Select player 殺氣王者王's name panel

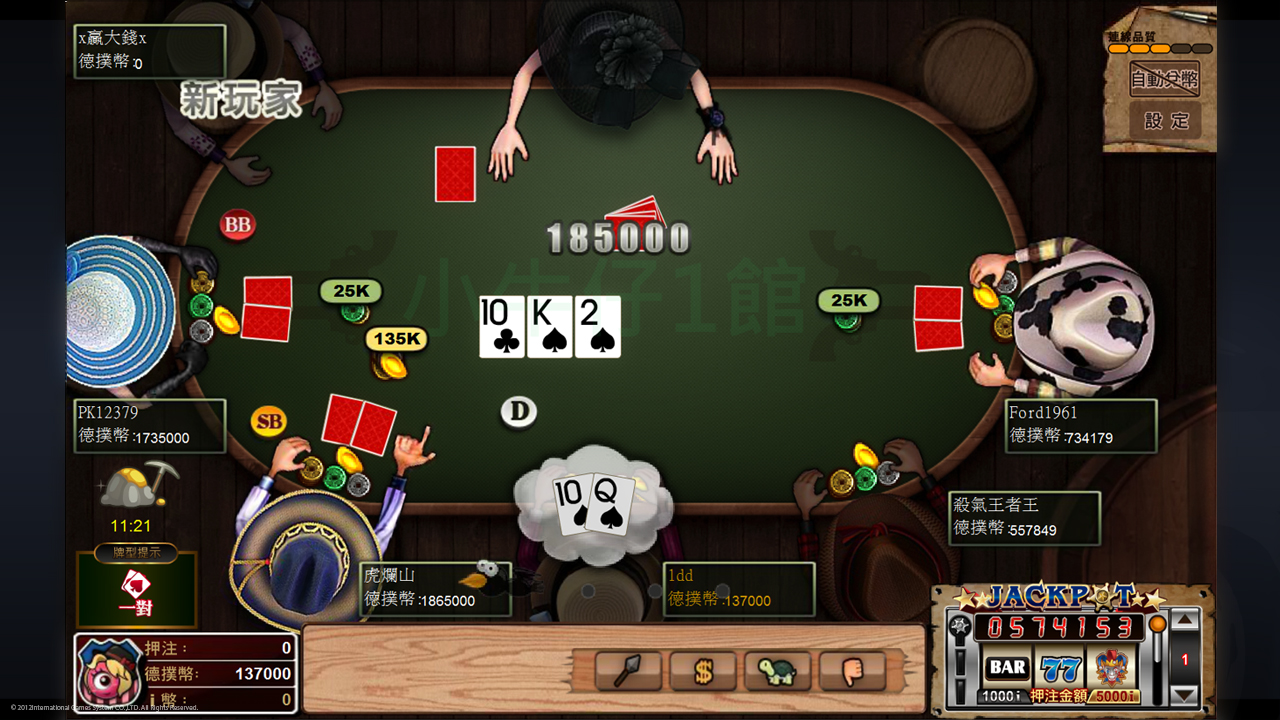(1024, 517)
